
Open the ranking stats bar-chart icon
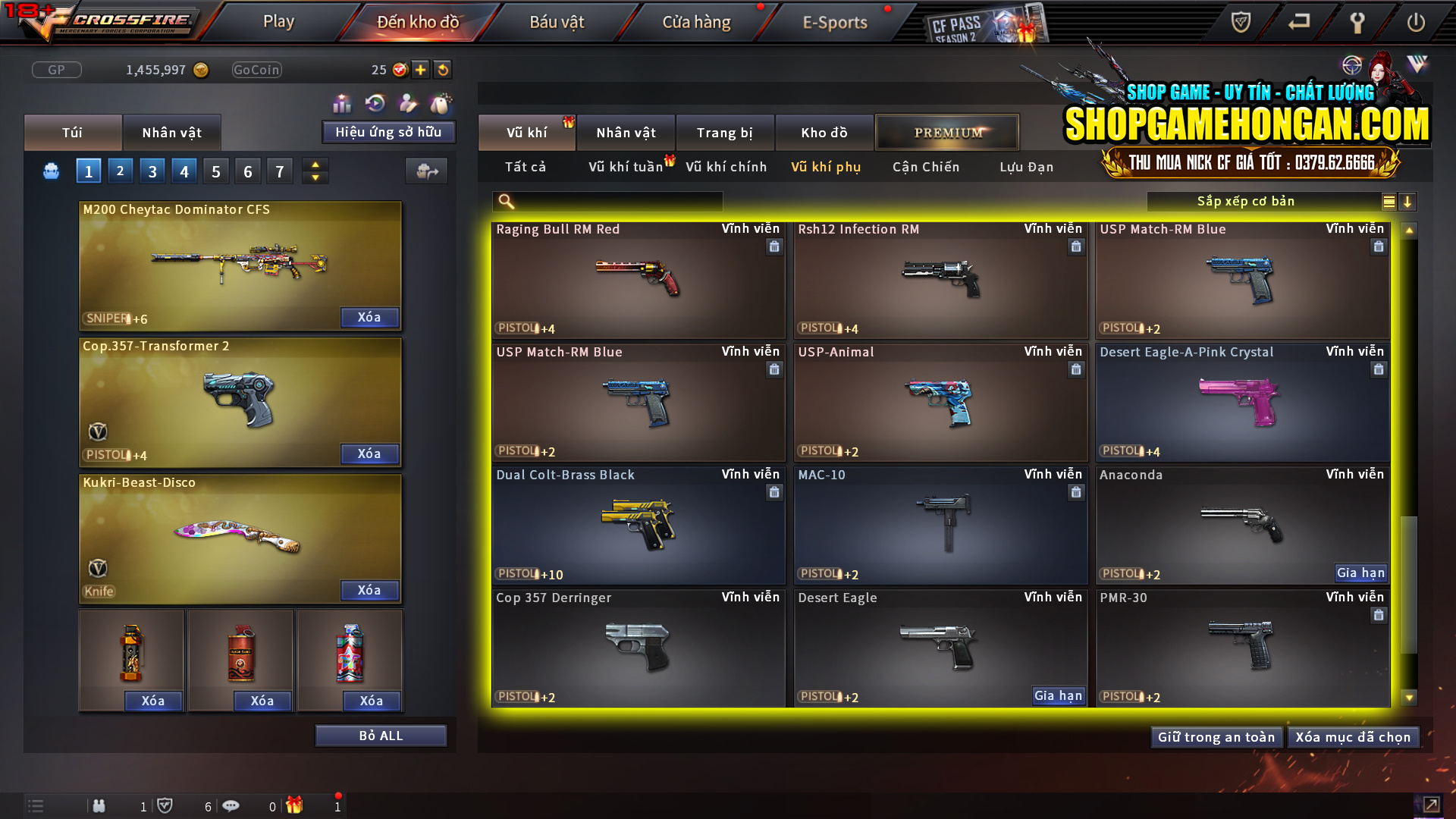342,102
